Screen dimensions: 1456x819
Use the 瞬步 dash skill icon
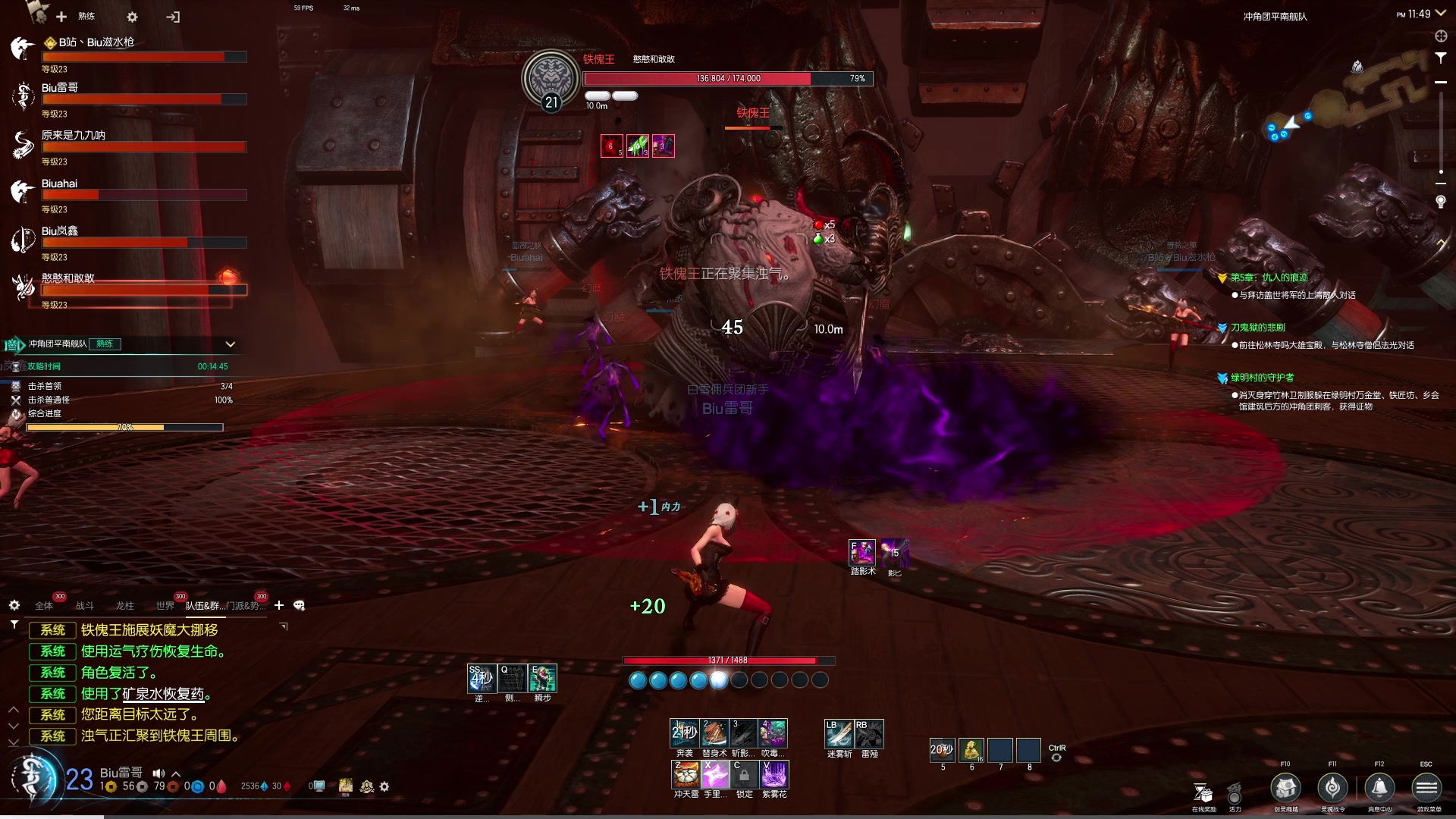tap(543, 678)
